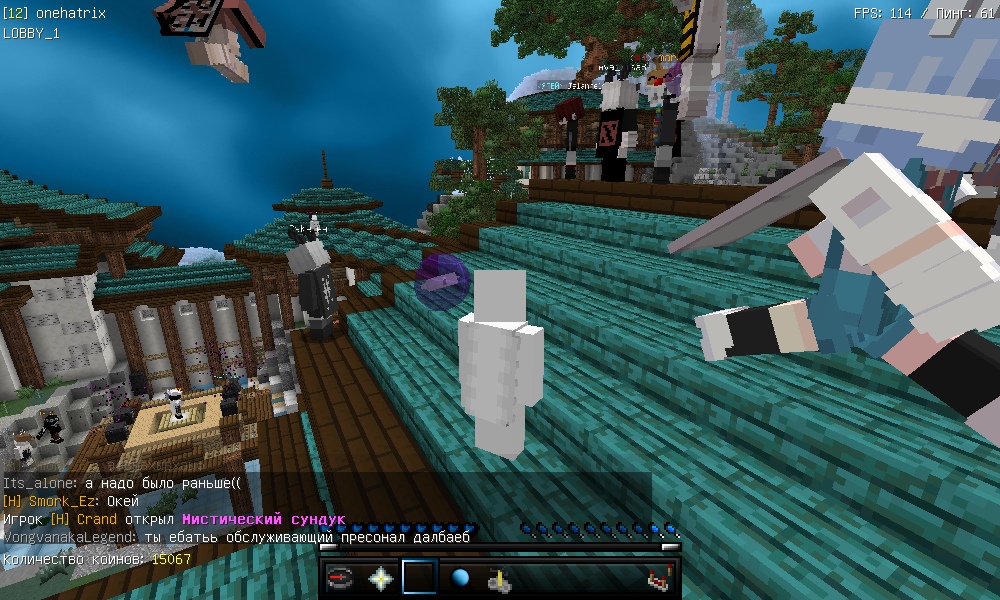Select the redstone comparator hotbar slot
The width and height of the screenshot is (1000, 600).
658,578
